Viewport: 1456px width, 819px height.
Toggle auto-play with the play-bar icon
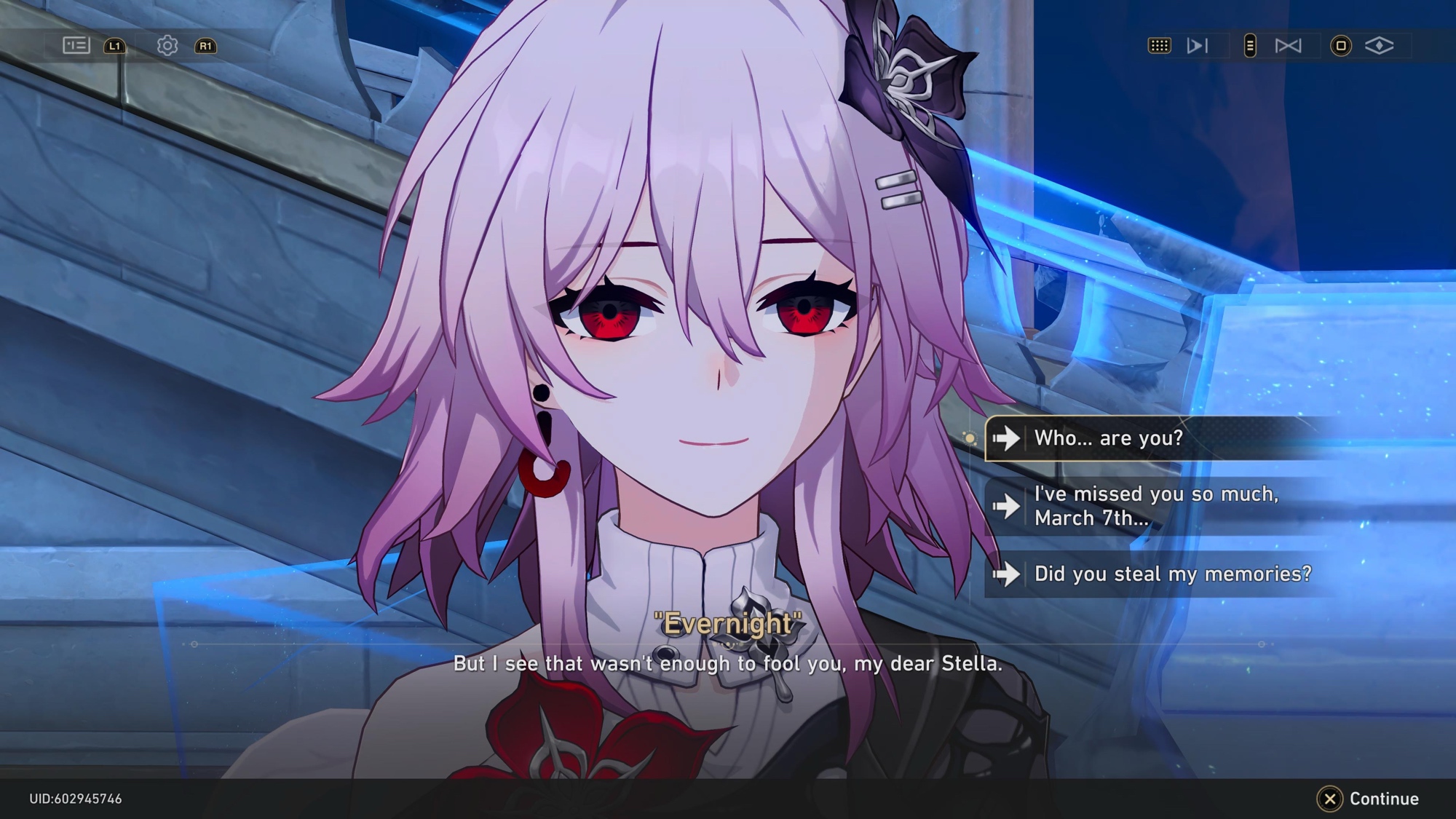[x=1198, y=46]
